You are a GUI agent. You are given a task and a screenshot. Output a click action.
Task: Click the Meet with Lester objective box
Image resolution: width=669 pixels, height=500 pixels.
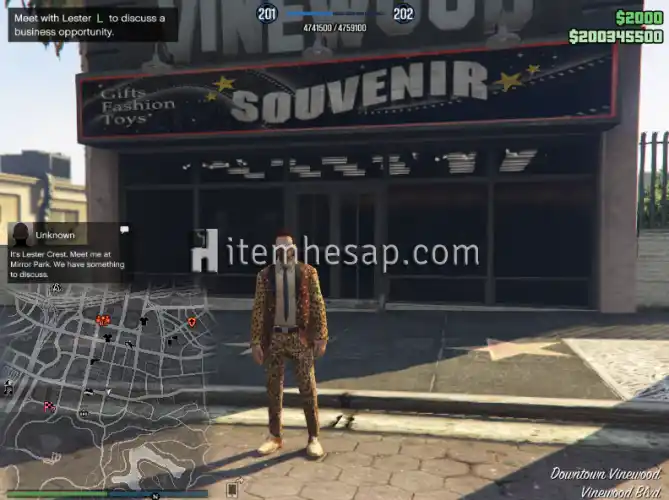[x=92, y=24]
